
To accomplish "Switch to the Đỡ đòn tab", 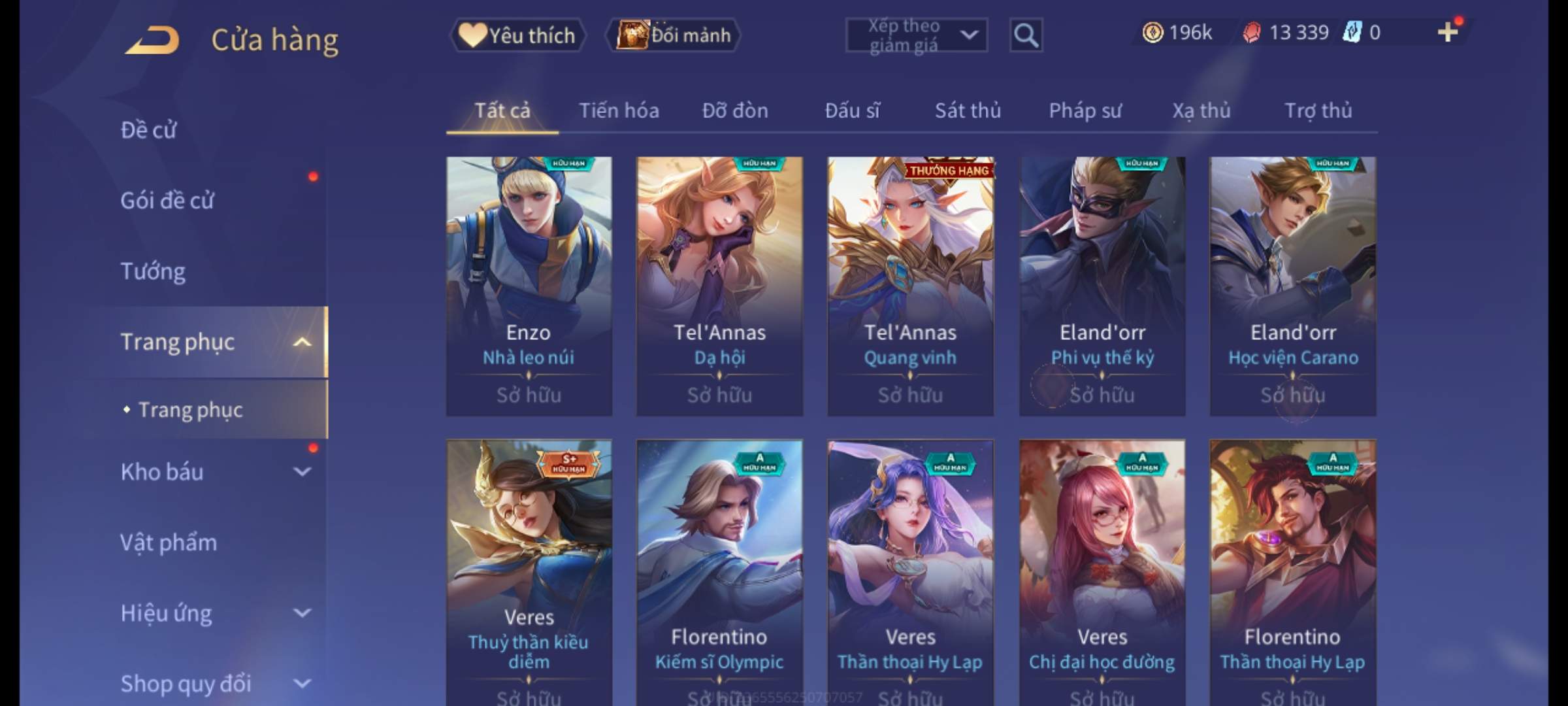I will click(x=735, y=110).
